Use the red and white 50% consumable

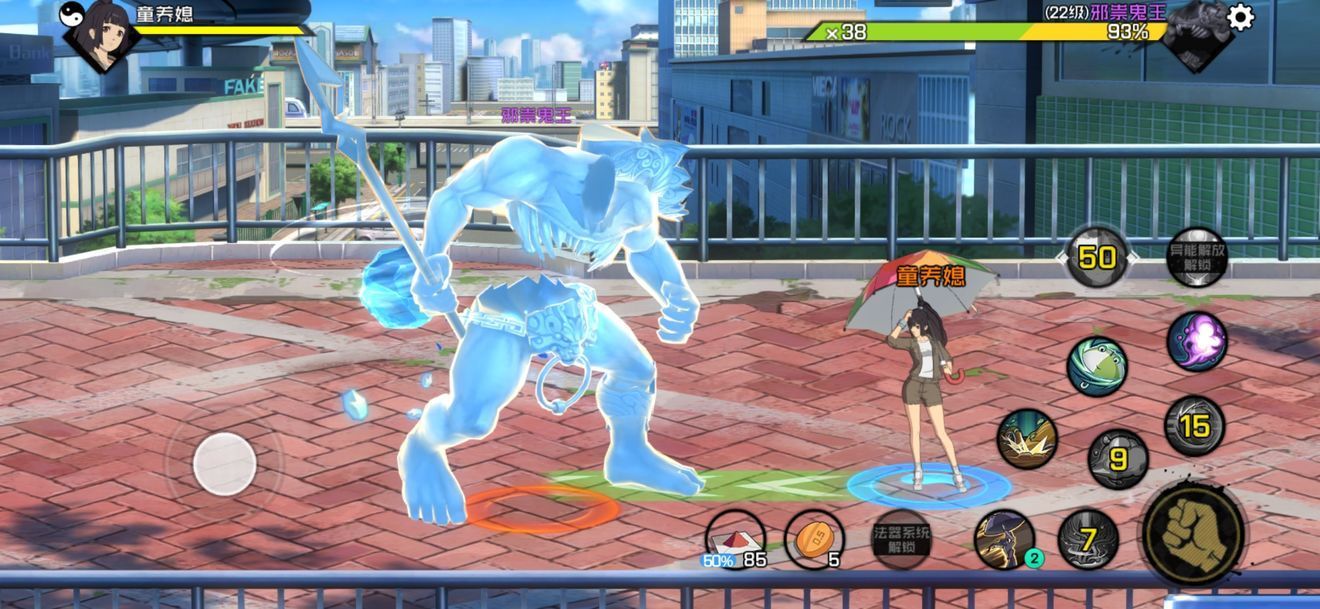pos(735,540)
